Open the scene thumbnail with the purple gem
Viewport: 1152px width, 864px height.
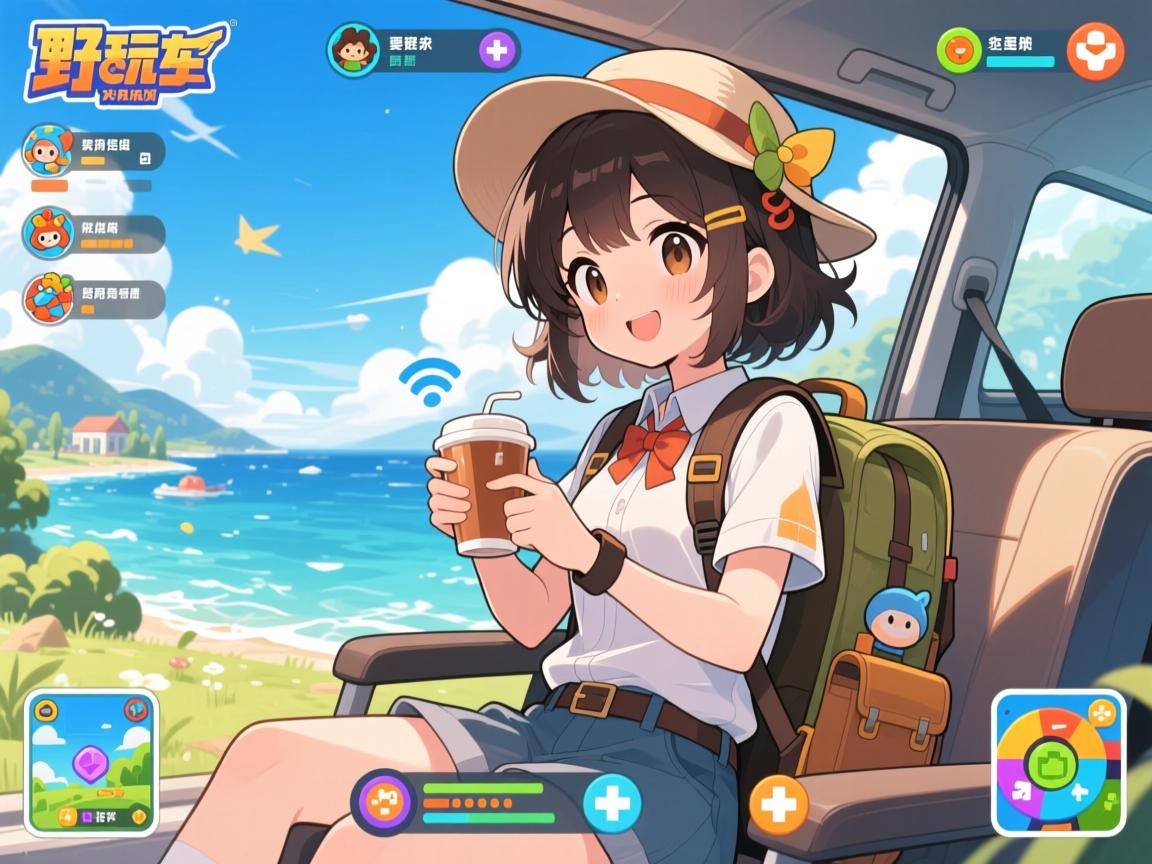[x=91, y=763]
